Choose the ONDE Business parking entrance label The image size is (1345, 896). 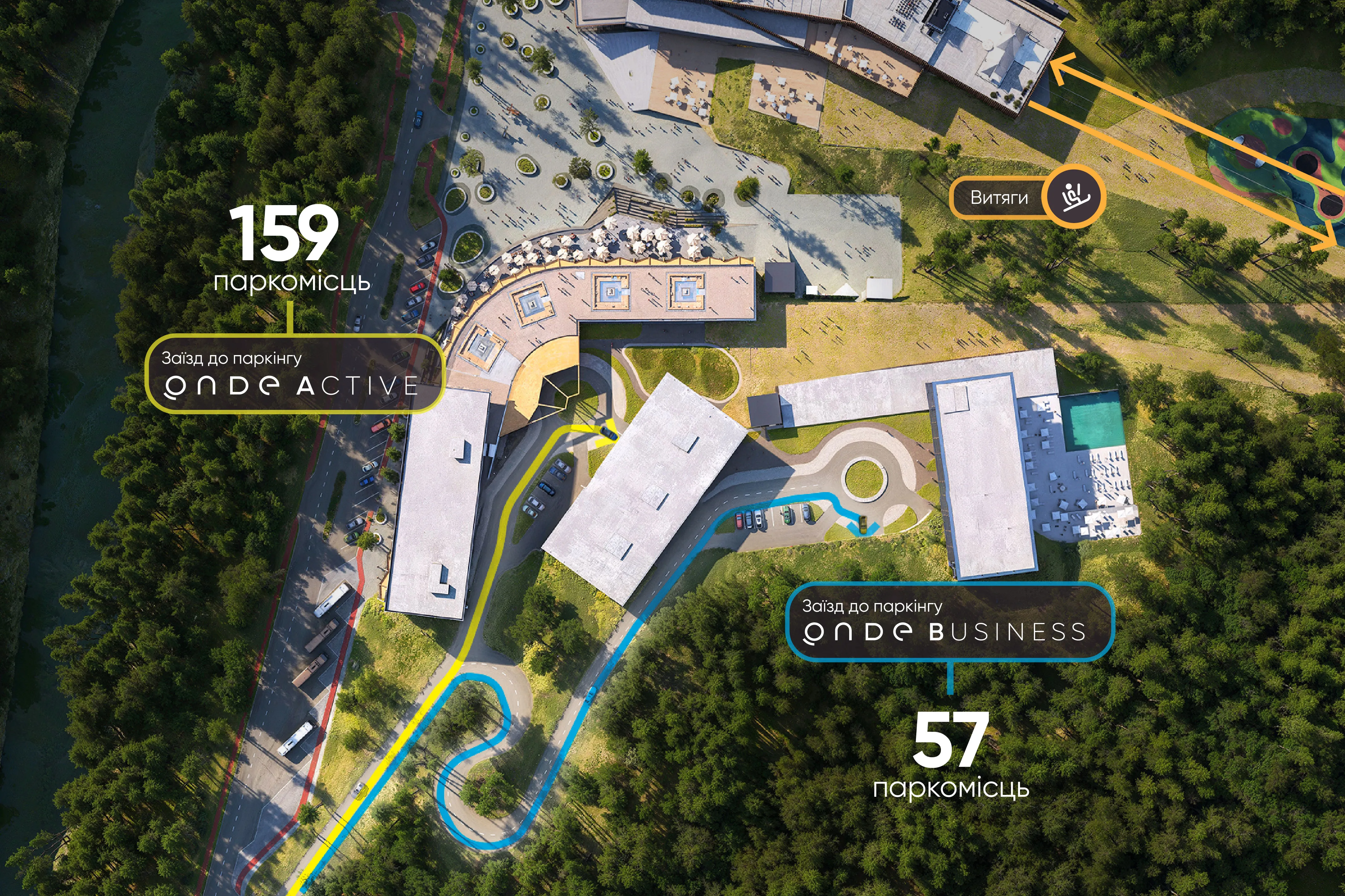pos(949,622)
